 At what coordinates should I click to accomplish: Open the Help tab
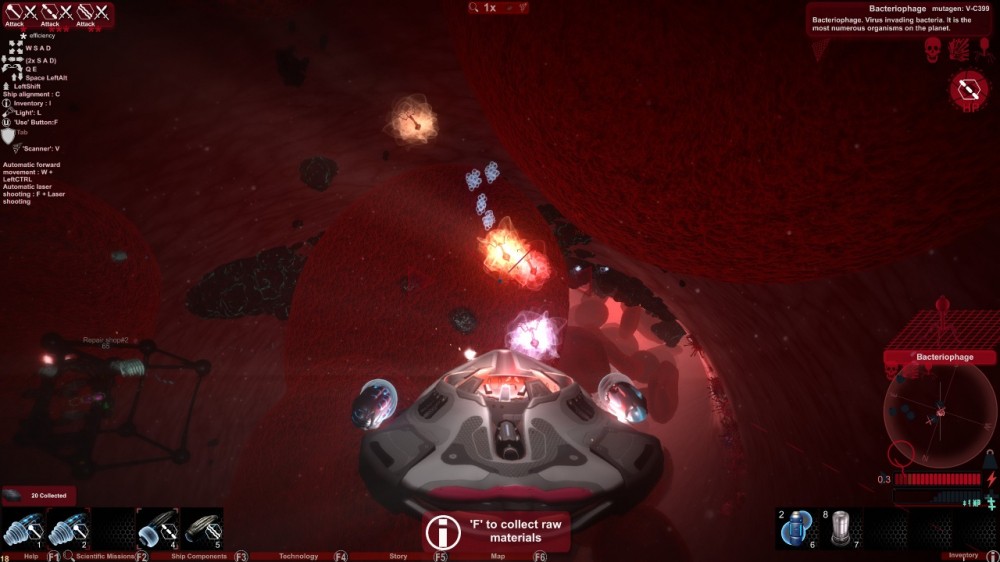(x=31, y=556)
